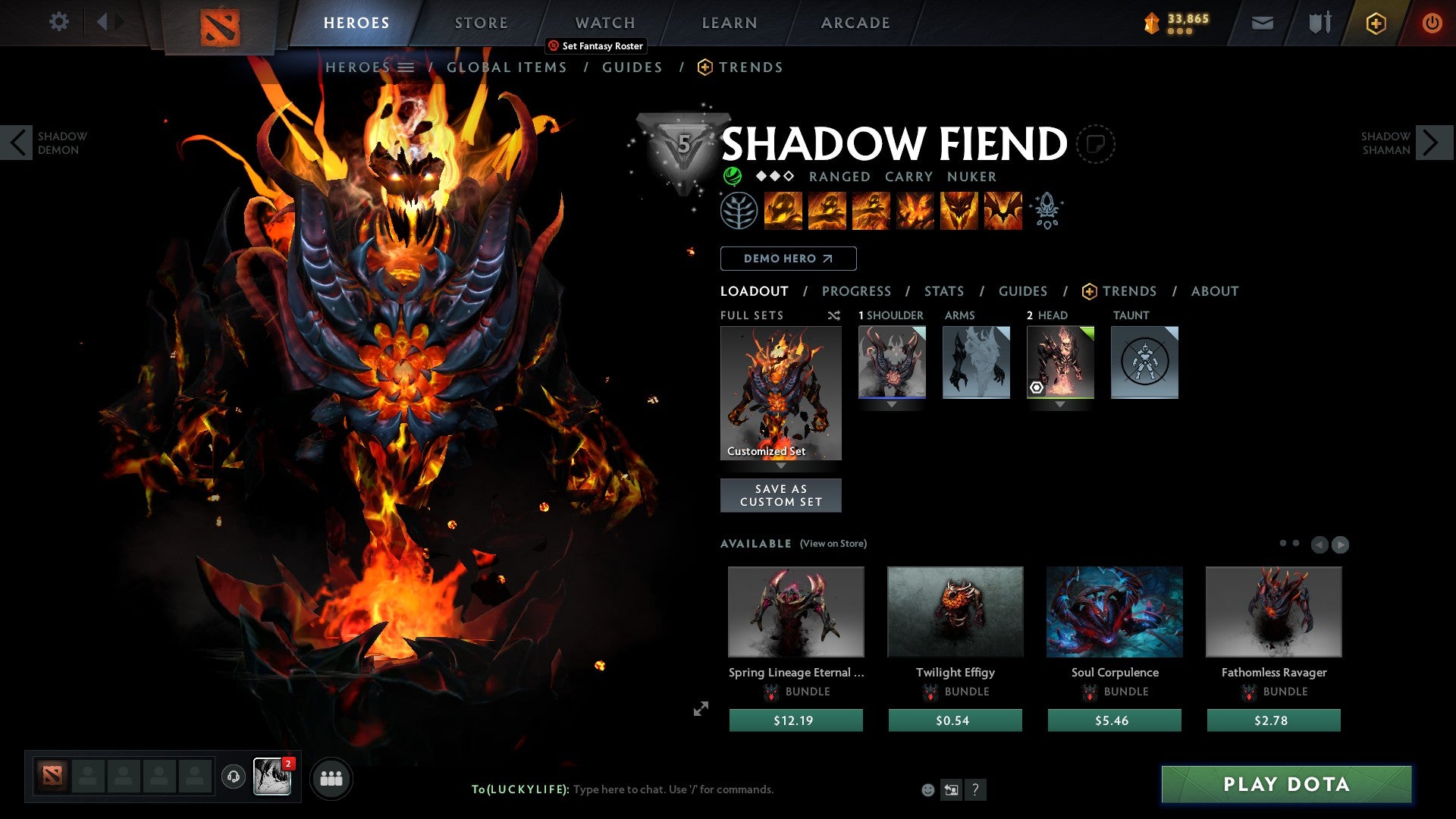Viewport: 1456px width, 819px height.
Task: Open Dota Plus via the gold hexagon icon
Action: click(x=1375, y=23)
